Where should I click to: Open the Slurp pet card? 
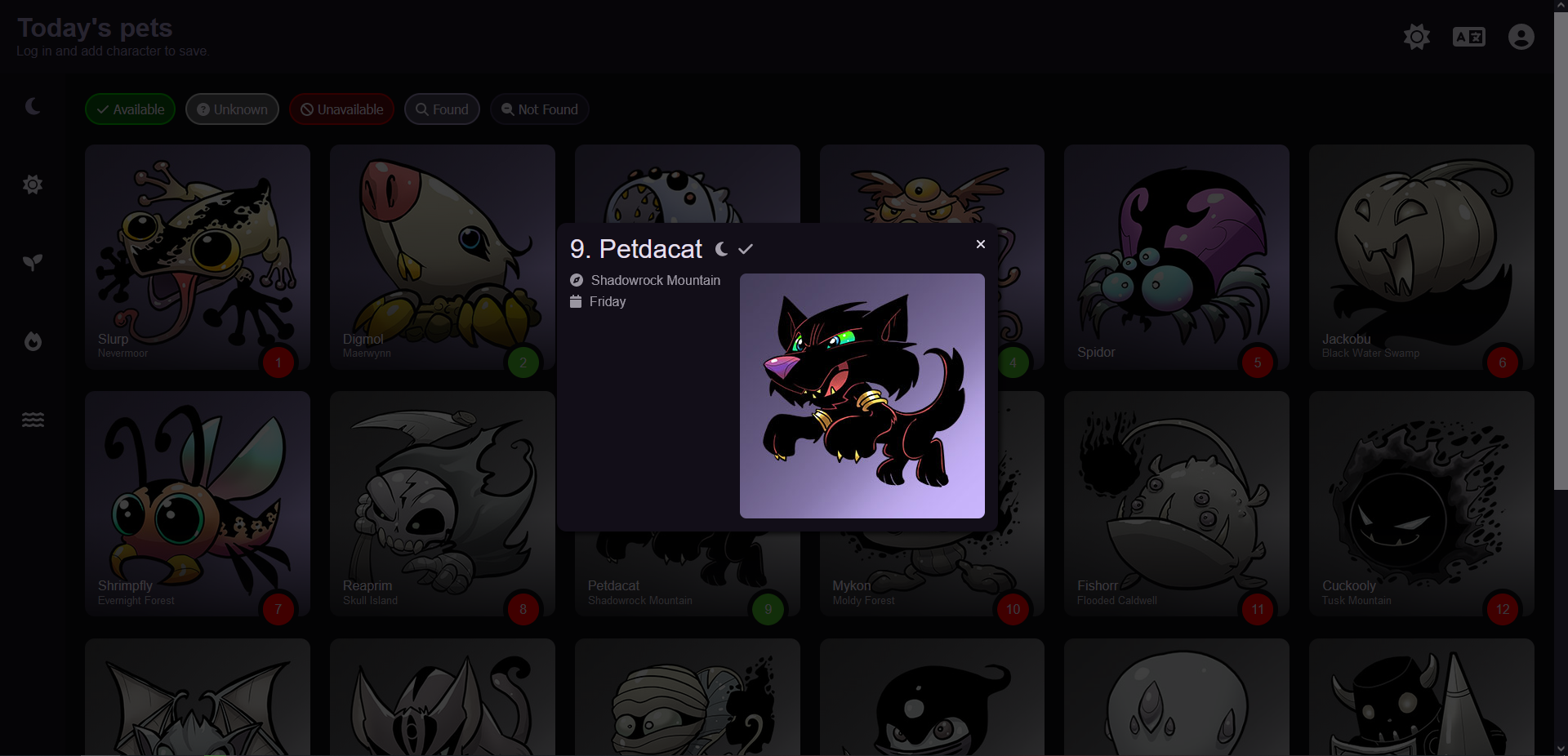coord(197,257)
